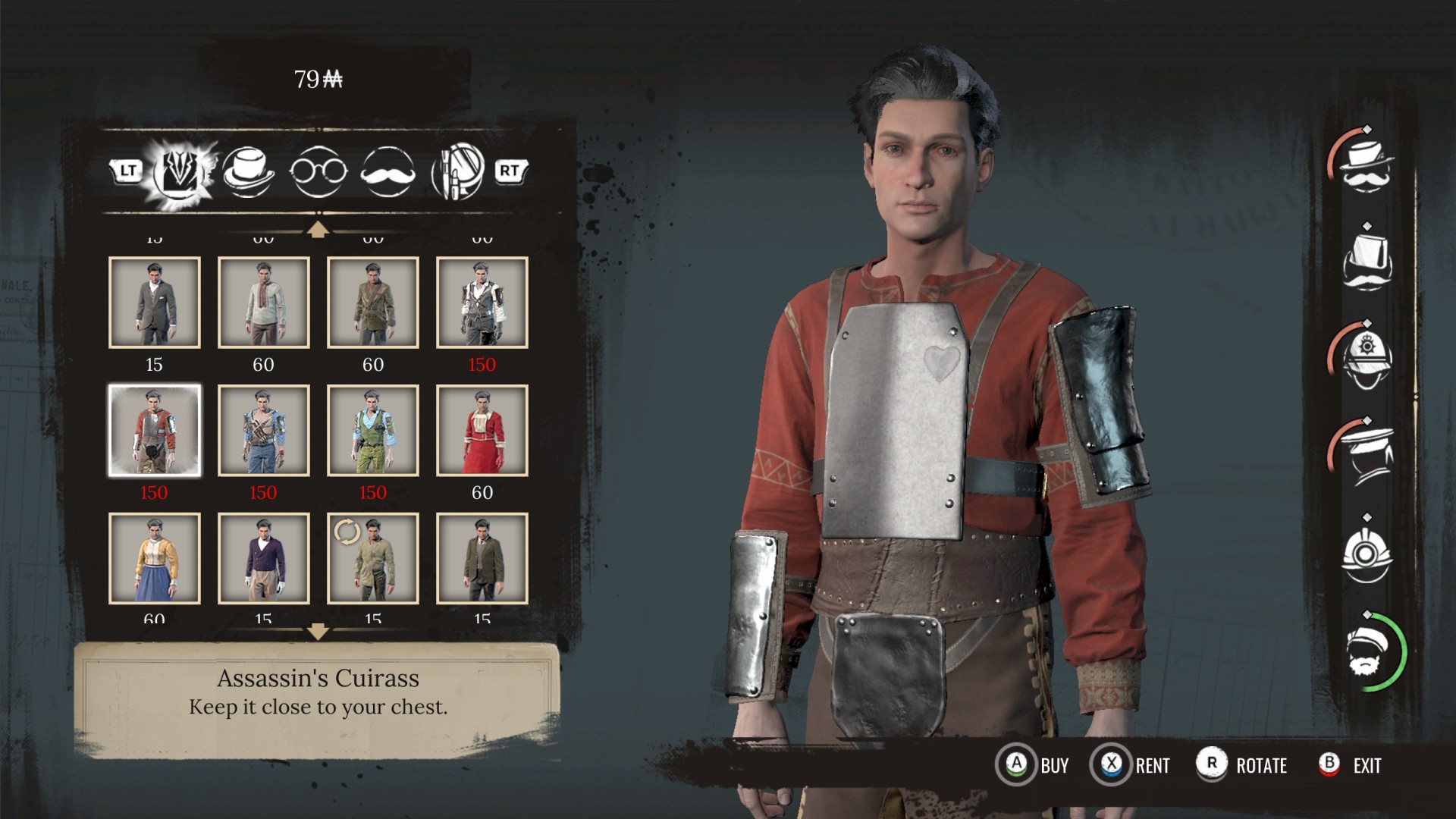Switch to the moustache category tab
The image size is (1456, 819).
pyautogui.click(x=388, y=172)
